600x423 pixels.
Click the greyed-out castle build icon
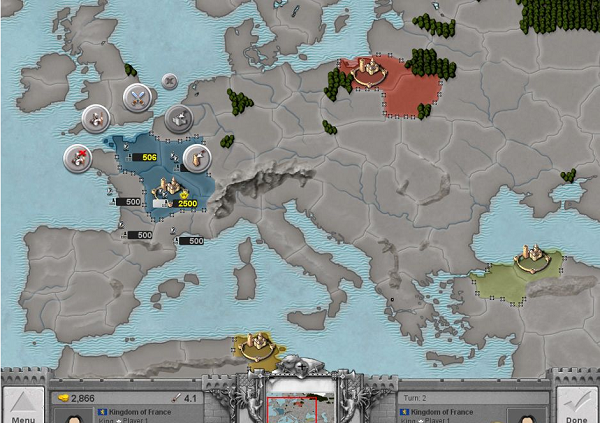click(178, 117)
